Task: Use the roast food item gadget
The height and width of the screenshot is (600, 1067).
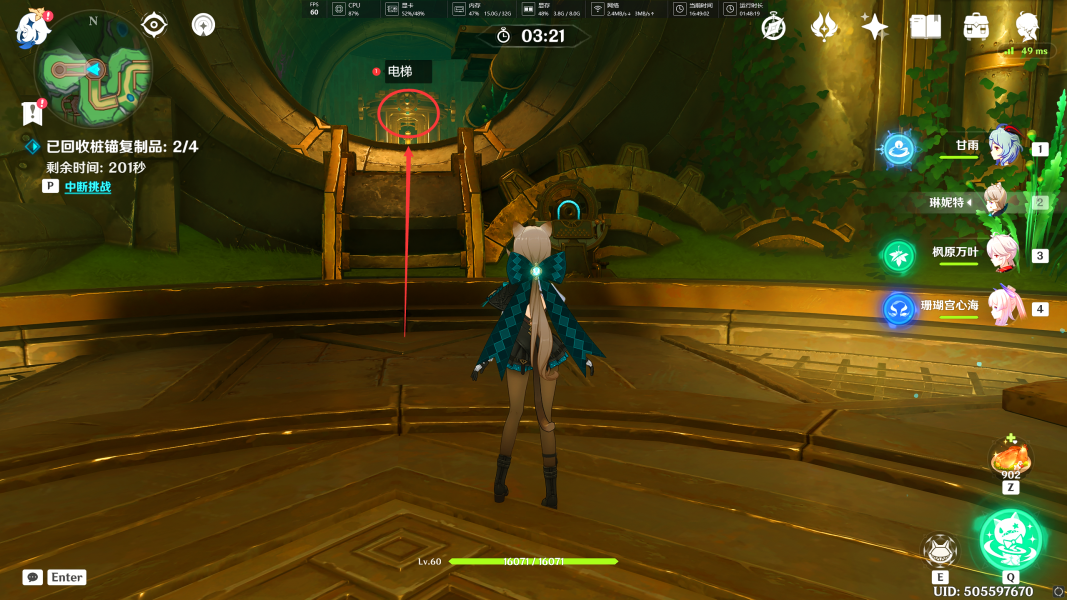Action: [1010, 460]
